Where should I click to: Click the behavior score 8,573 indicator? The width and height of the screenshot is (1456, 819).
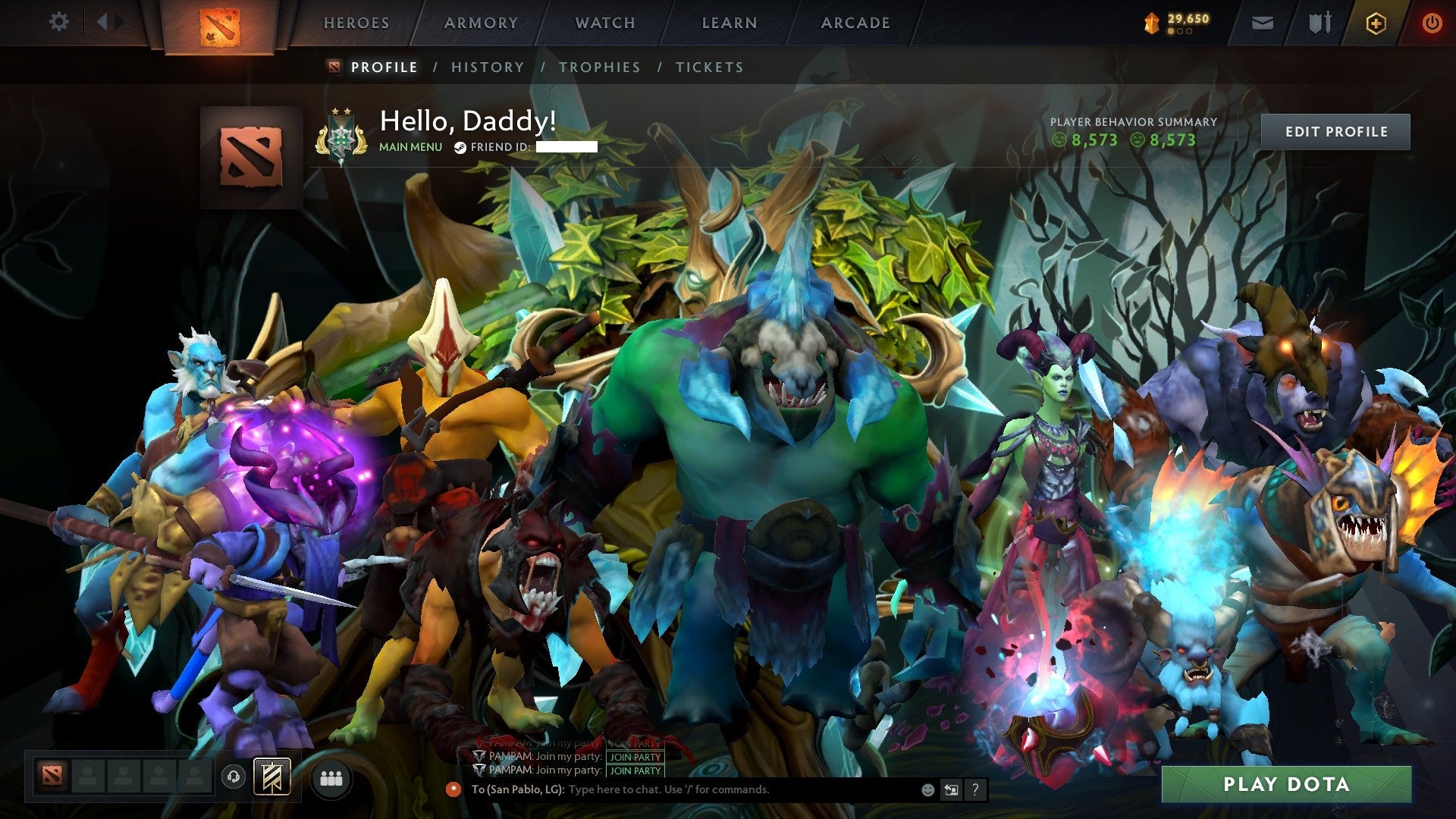coord(1085,140)
